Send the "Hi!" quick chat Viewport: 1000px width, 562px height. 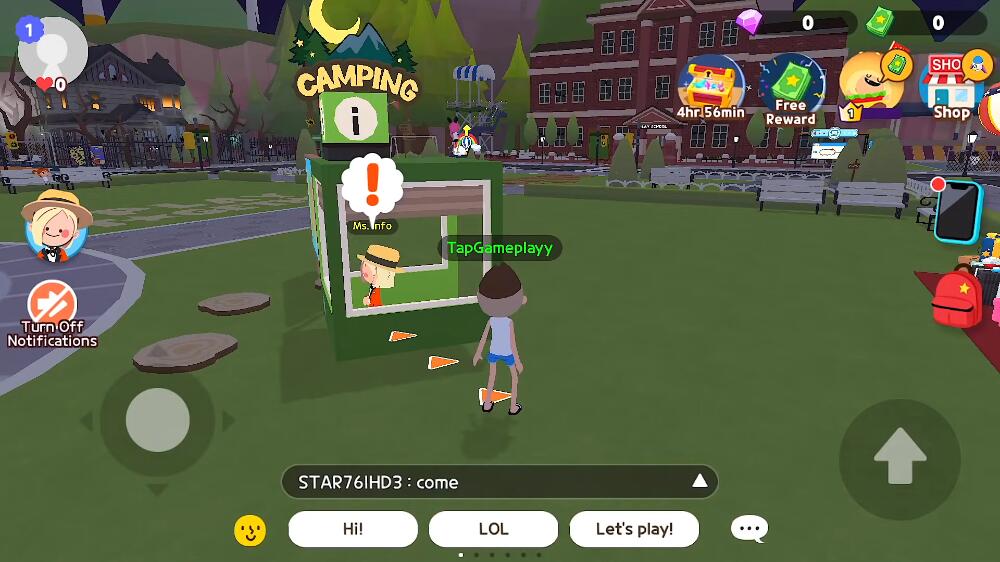(353, 529)
